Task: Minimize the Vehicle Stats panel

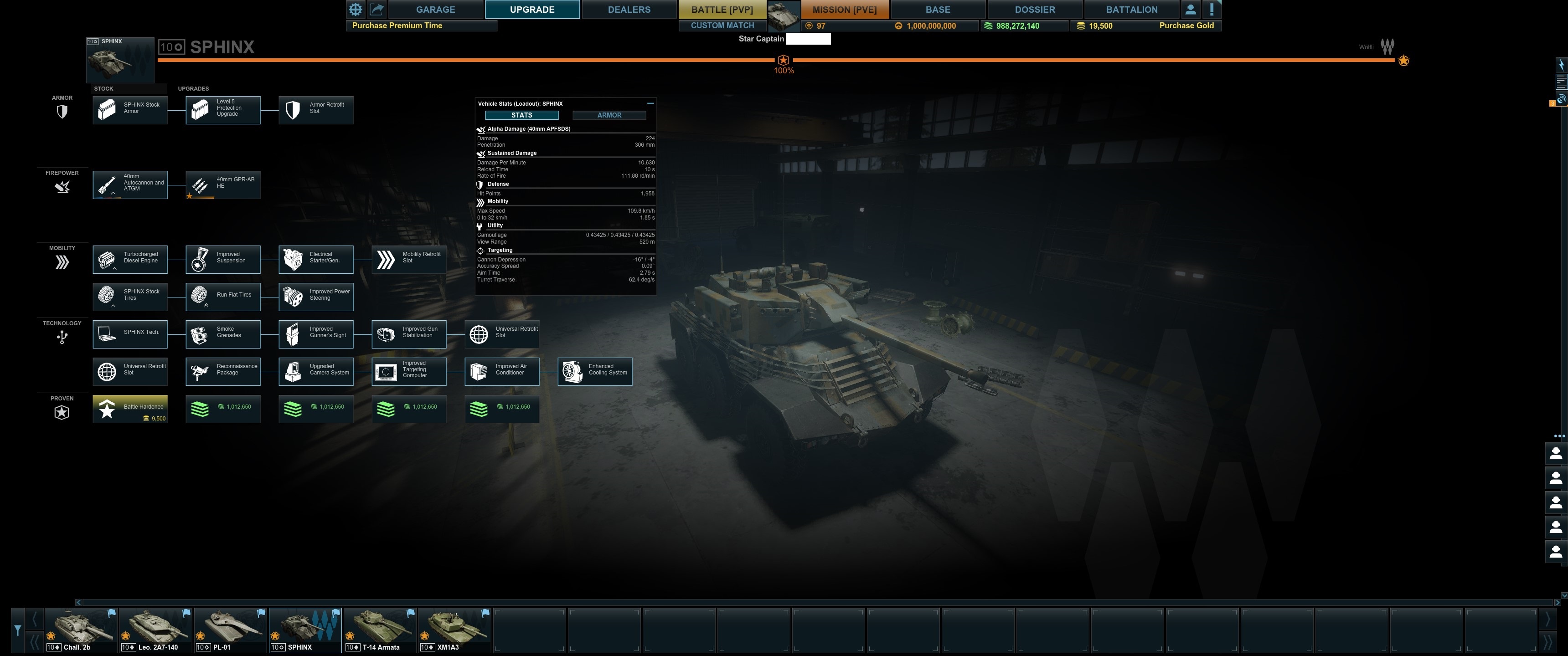Action: pyautogui.click(x=650, y=103)
